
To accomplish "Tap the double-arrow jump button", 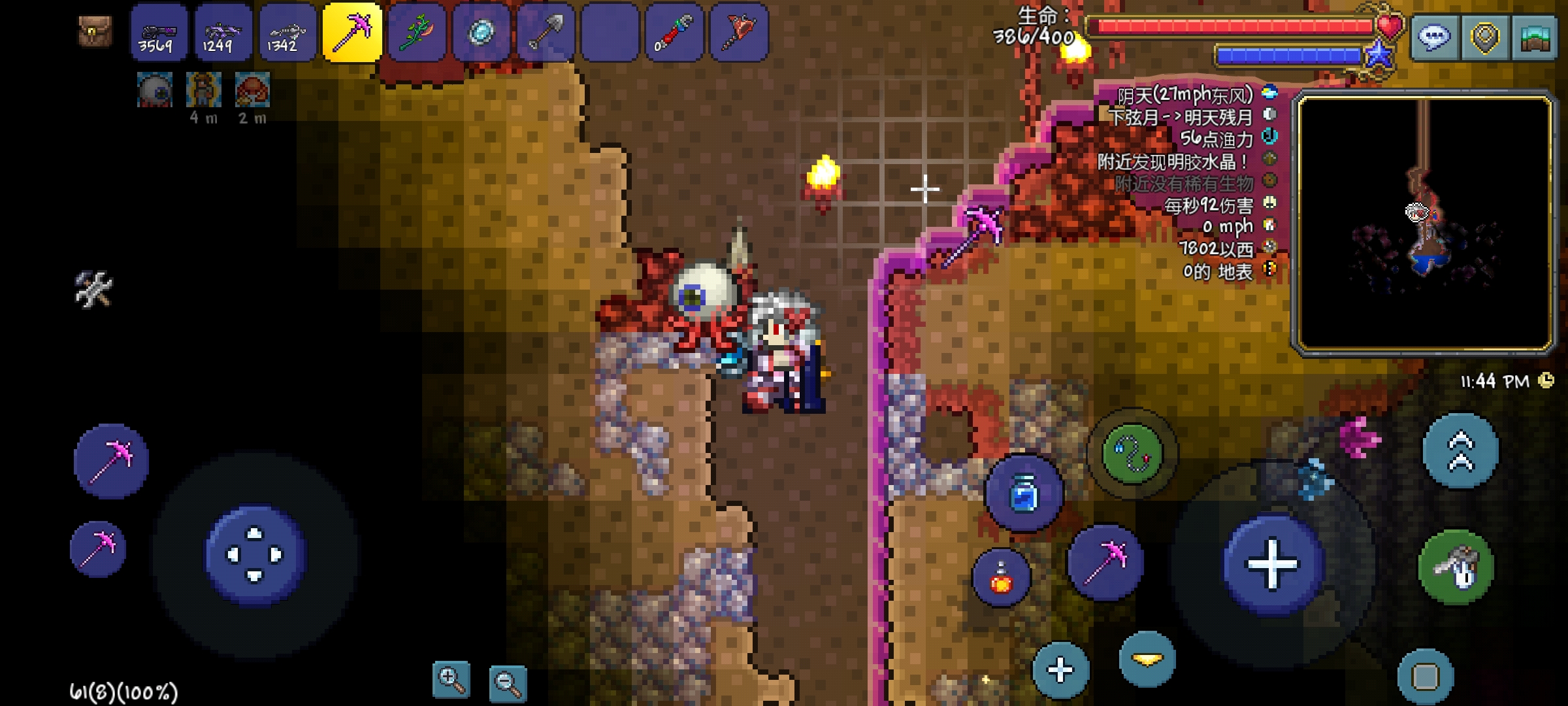I will [x=1461, y=450].
